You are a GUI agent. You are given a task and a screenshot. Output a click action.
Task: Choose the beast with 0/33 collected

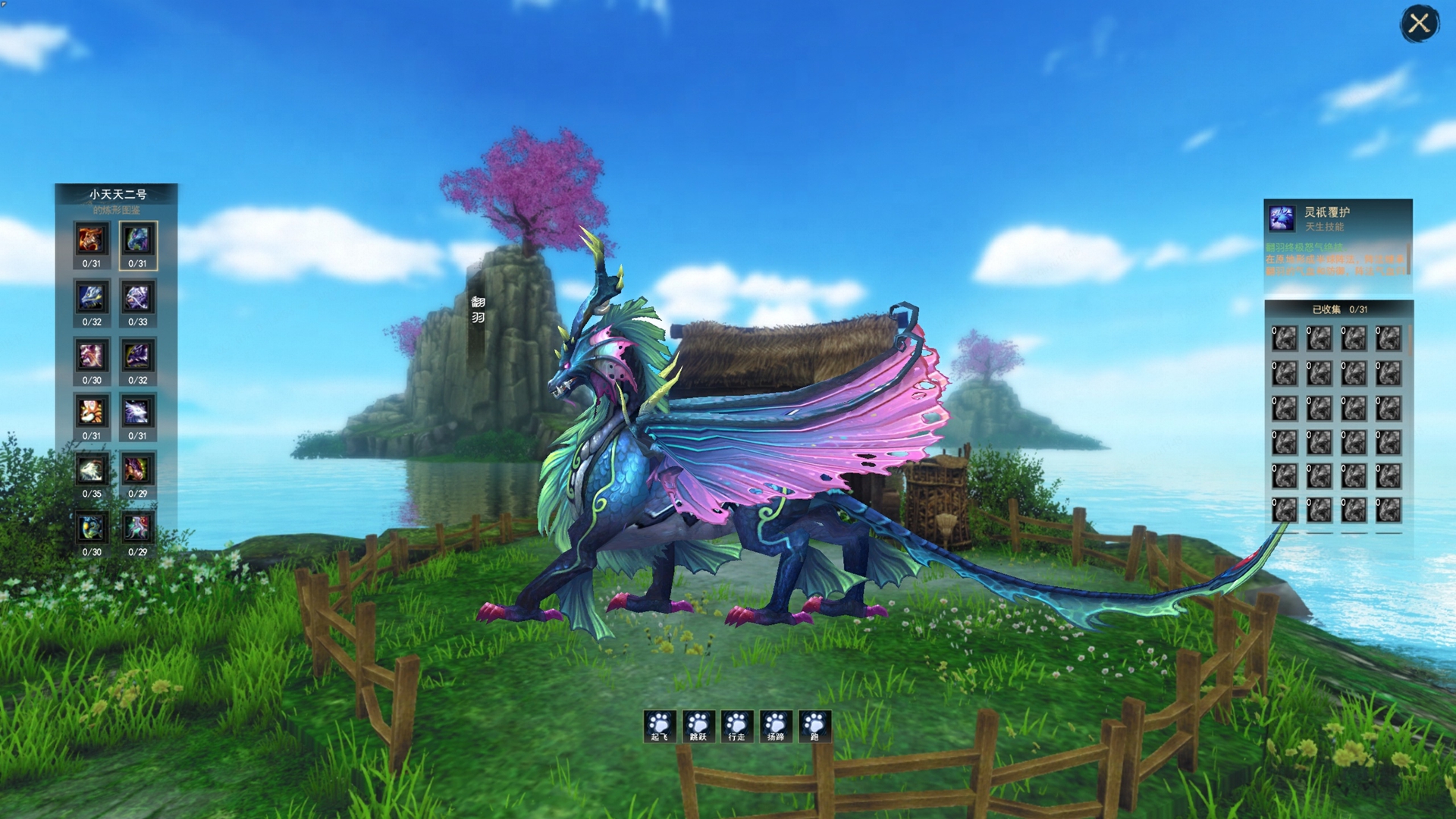click(x=137, y=298)
